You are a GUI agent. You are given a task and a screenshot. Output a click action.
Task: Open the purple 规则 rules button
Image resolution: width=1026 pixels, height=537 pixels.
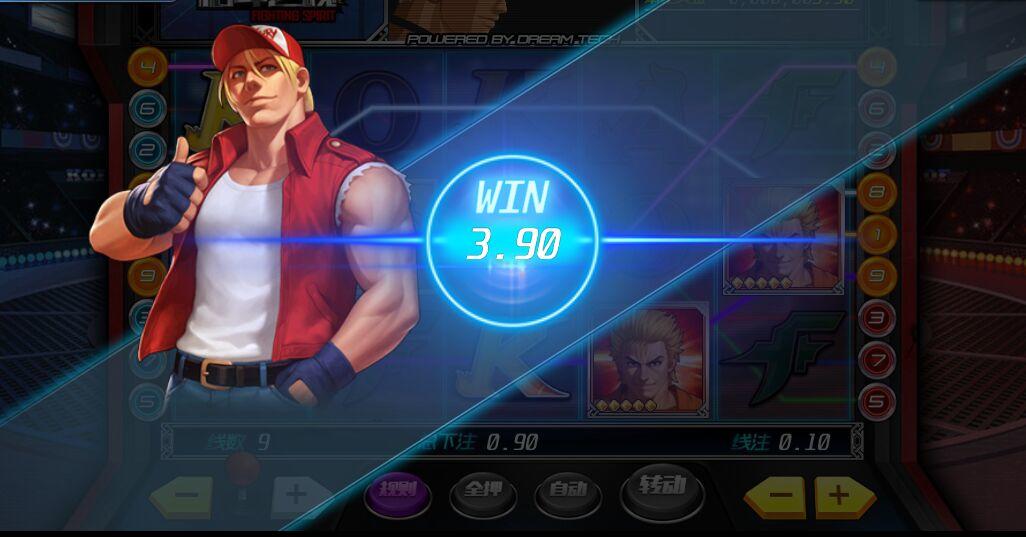click(397, 491)
